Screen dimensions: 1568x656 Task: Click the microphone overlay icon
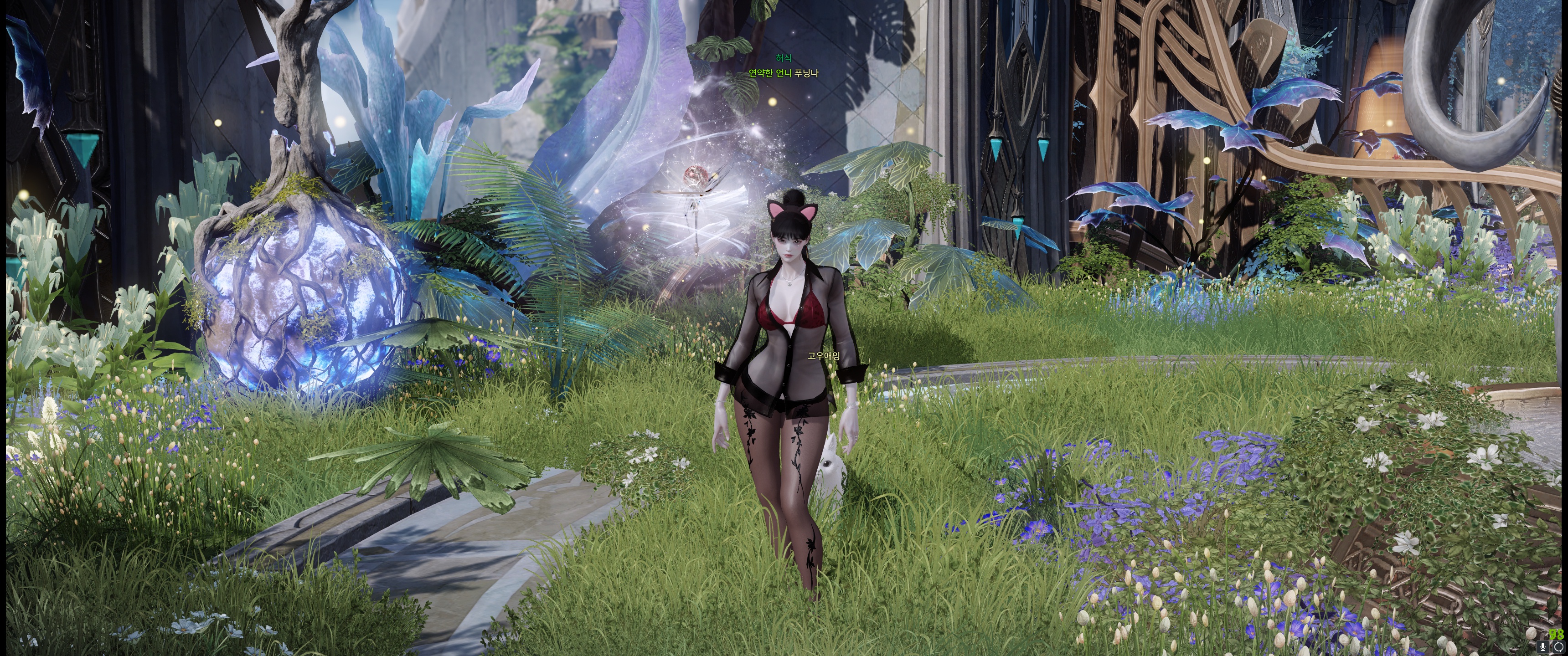point(1543,646)
